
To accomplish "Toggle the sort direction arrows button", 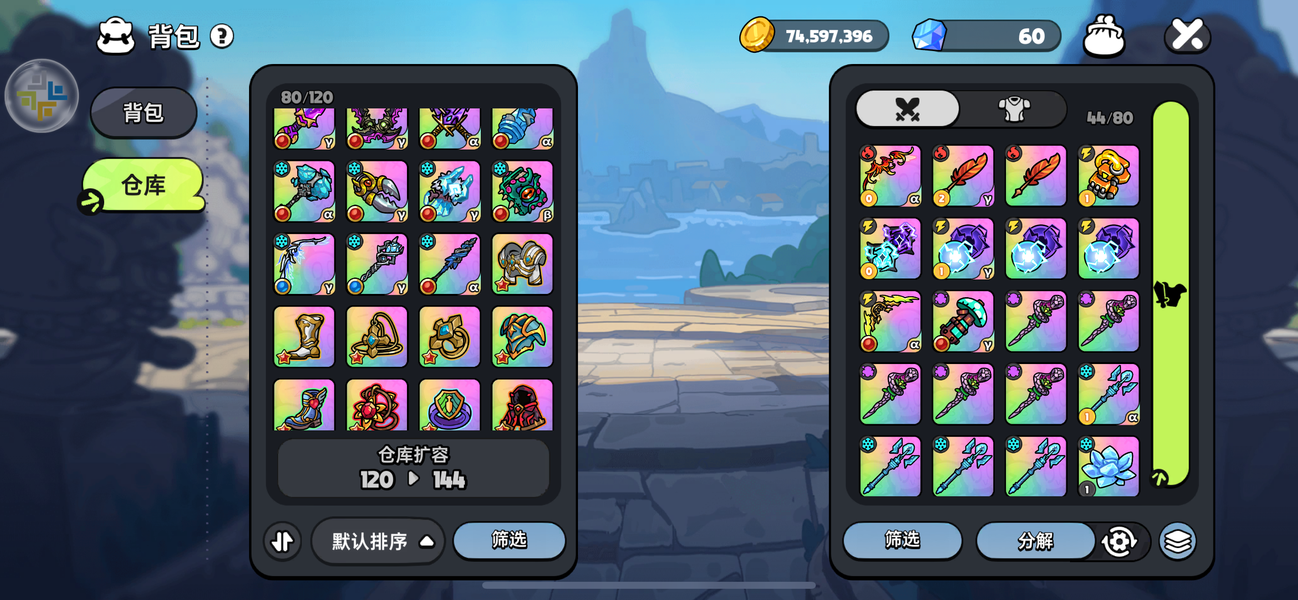I will [x=282, y=541].
